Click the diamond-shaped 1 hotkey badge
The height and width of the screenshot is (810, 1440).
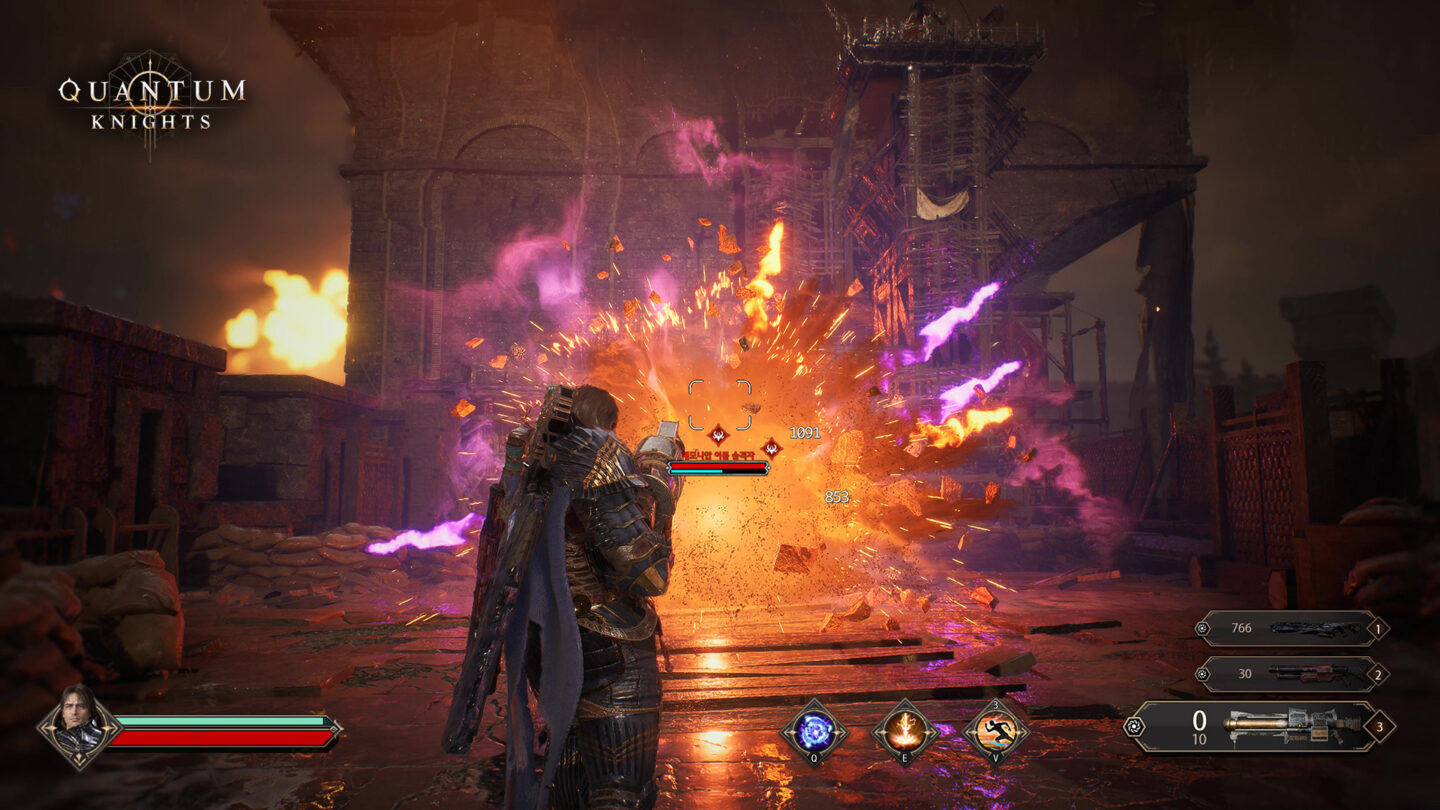tap(1377, 629)
